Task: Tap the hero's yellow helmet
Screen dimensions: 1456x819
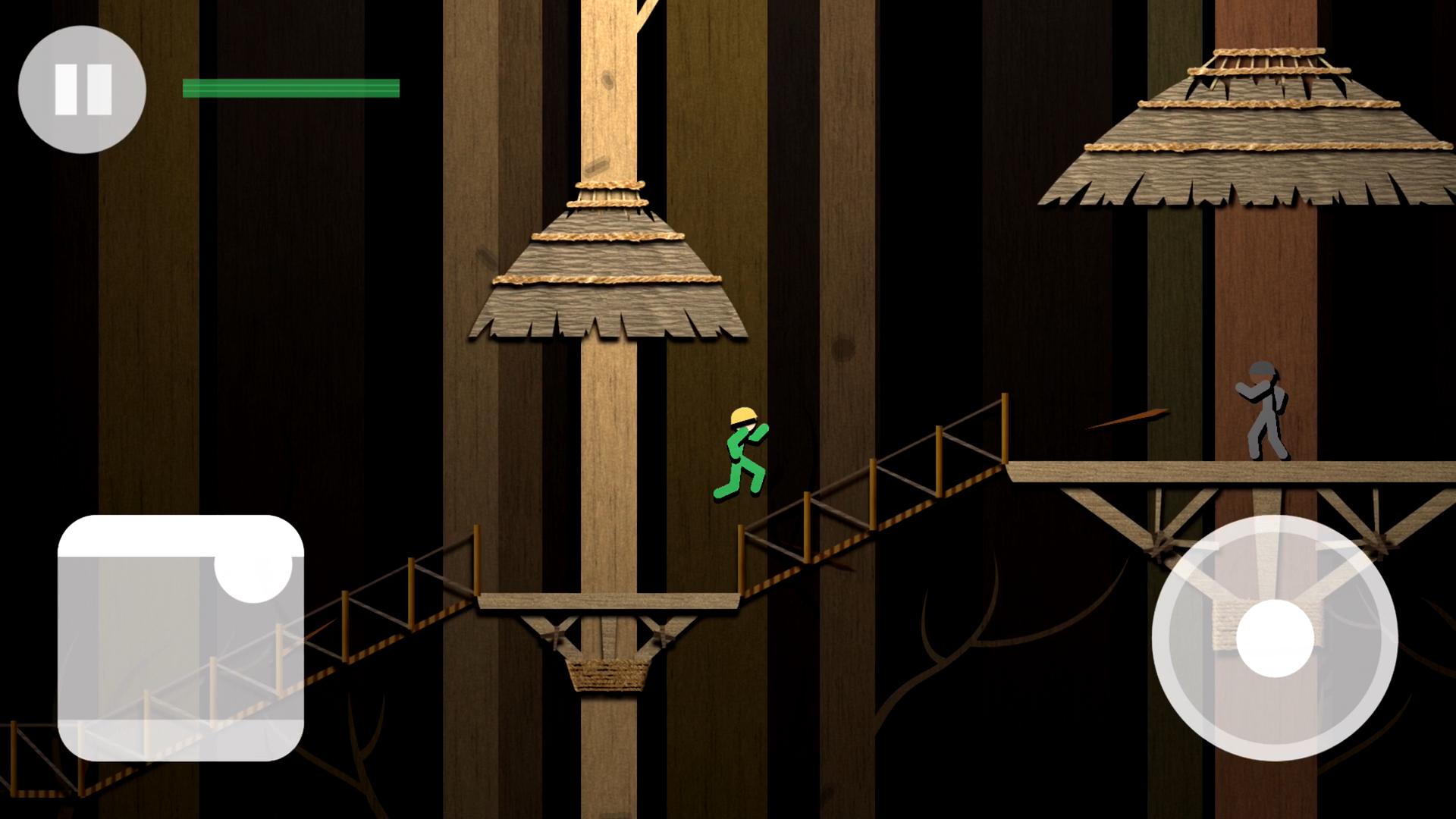Action: [742, 415]
